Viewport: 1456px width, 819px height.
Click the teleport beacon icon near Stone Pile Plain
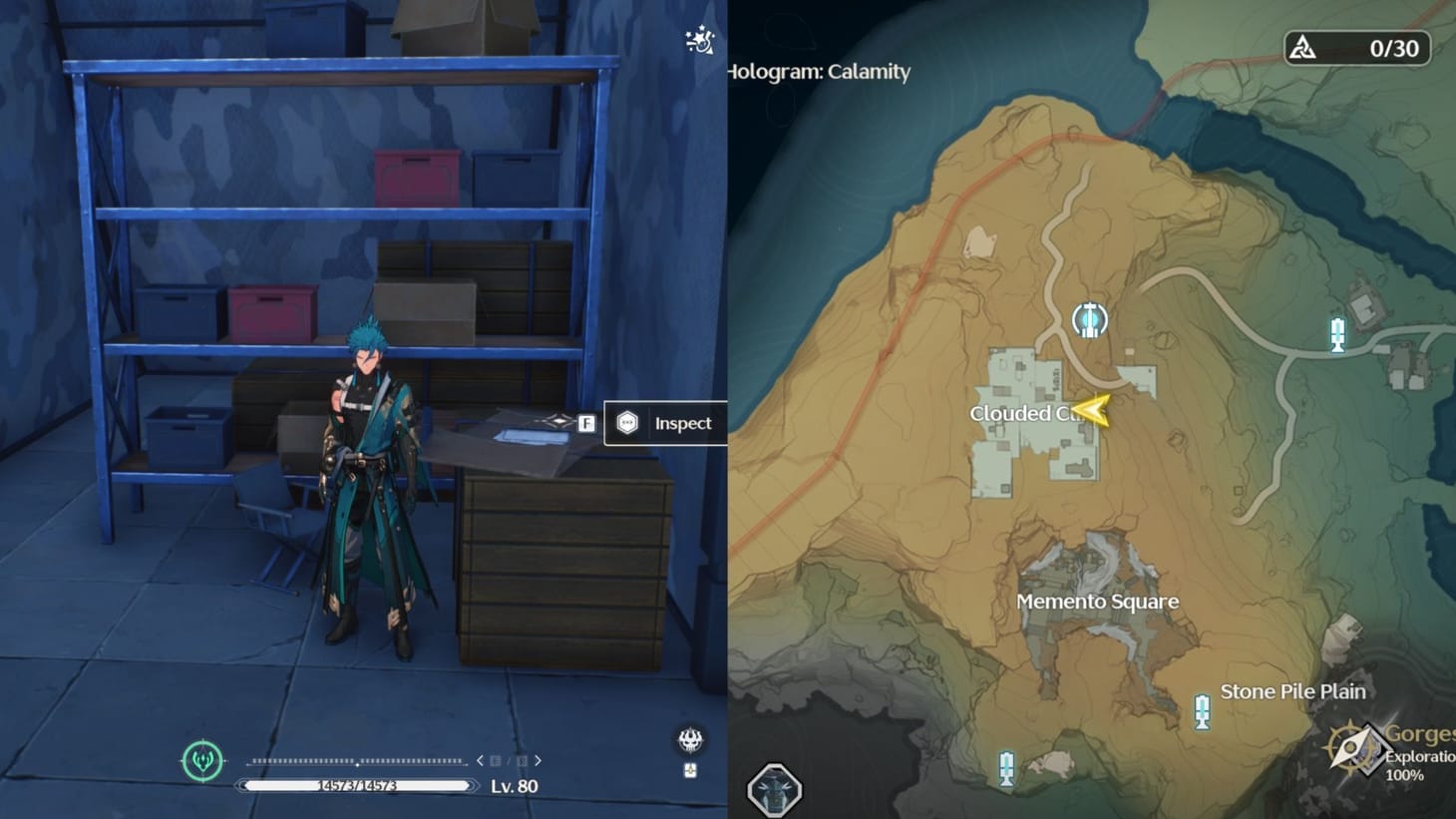1202,712
